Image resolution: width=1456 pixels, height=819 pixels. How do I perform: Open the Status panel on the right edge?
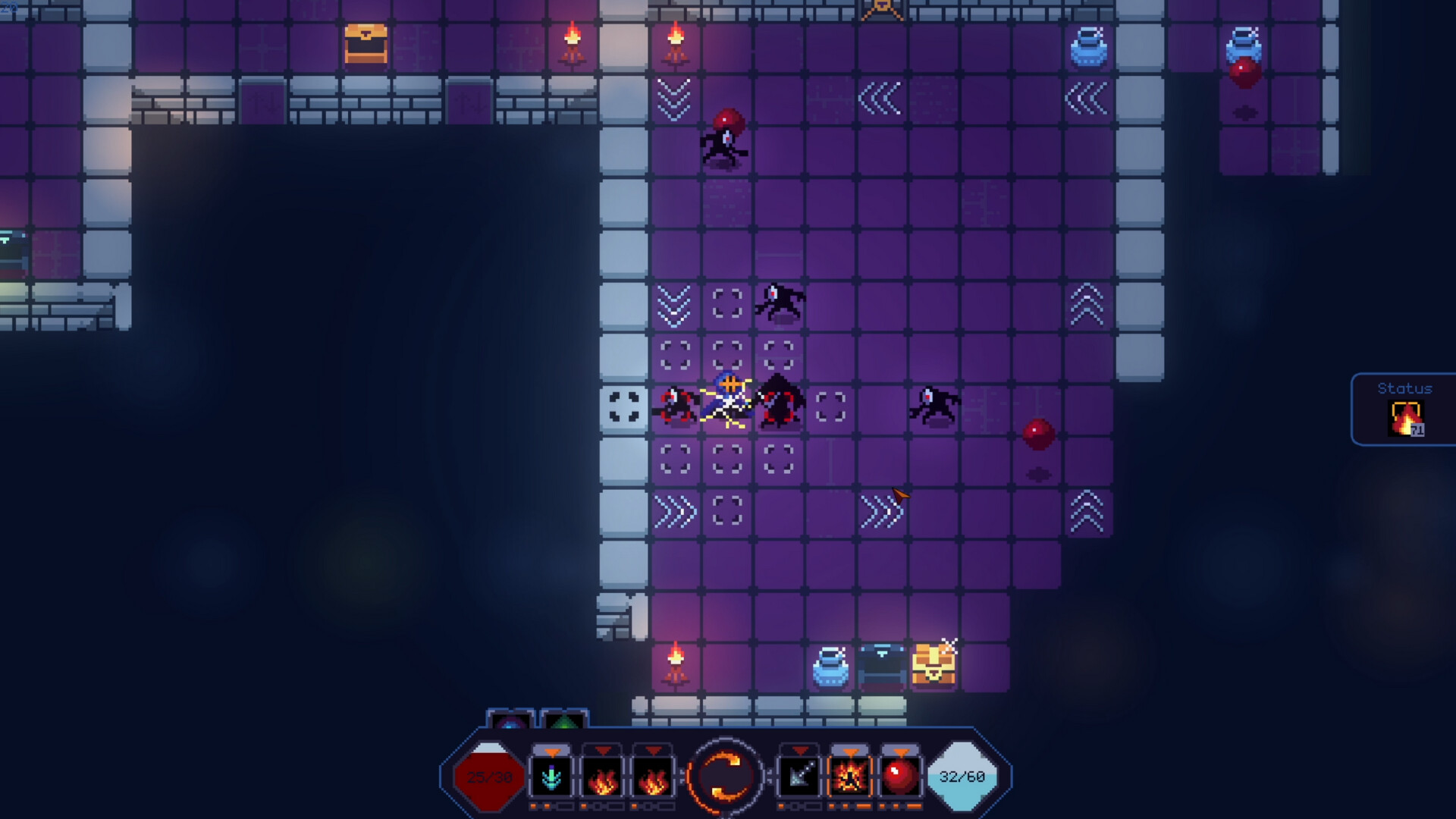[x=1404, y=388]
